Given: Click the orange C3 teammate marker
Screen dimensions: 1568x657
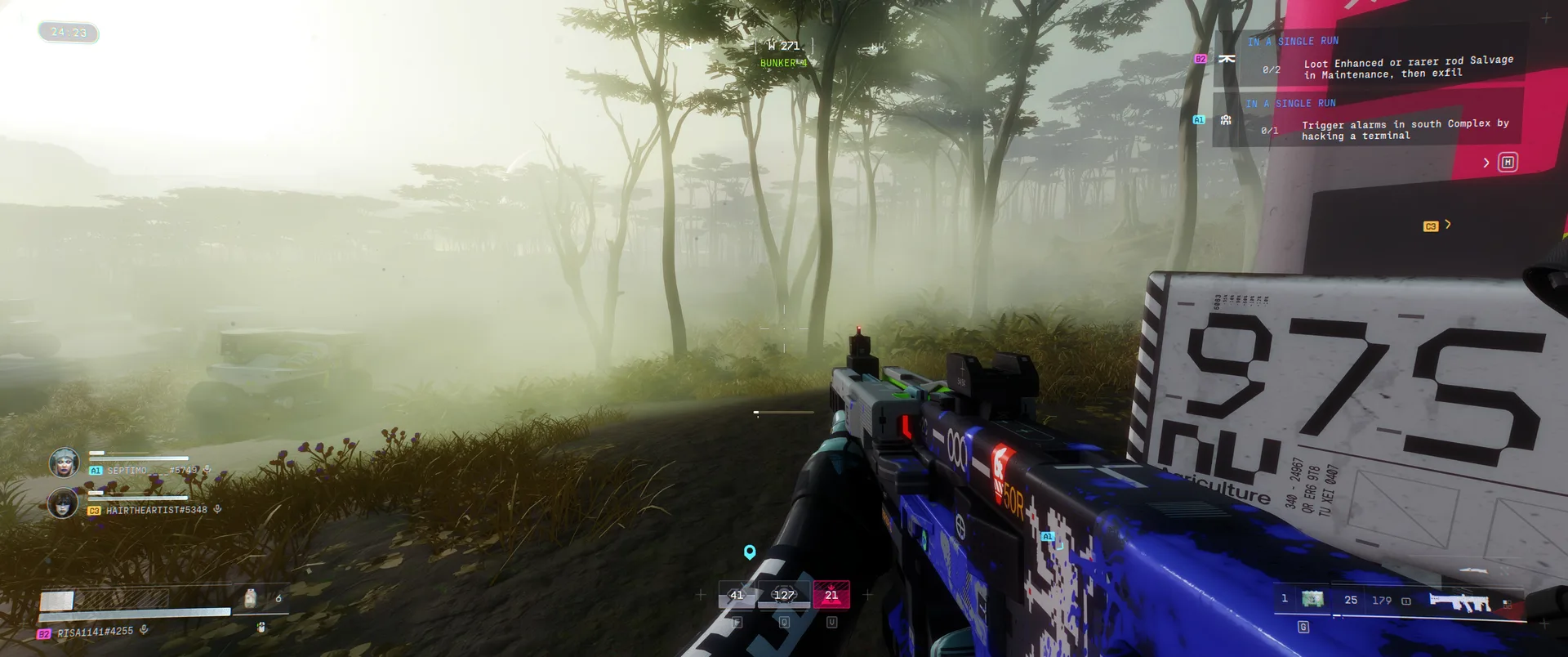Looking at the screenshot, I should tap(1430, 226).
